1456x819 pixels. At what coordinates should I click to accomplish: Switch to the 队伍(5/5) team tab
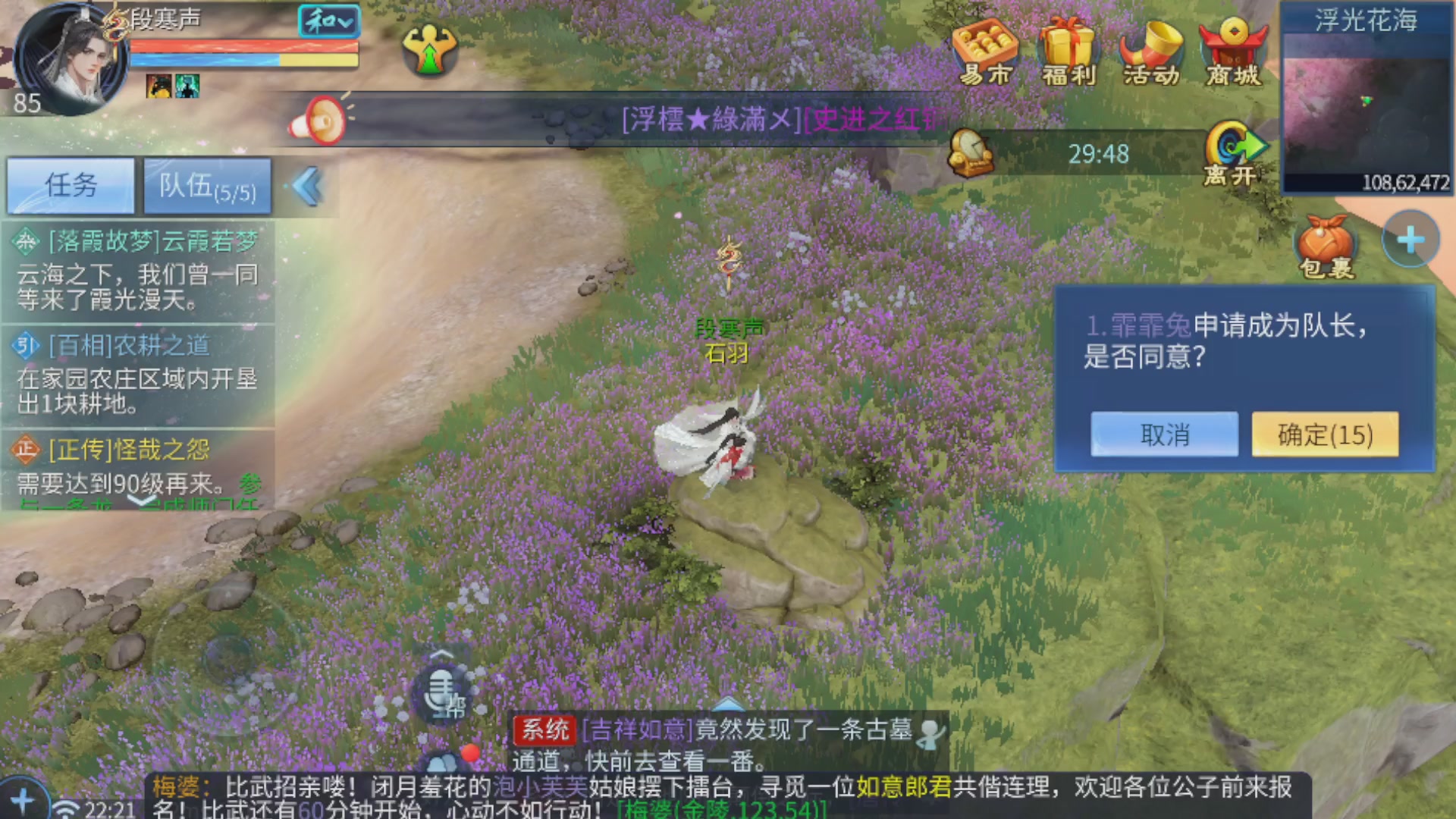tap(206, 184)
